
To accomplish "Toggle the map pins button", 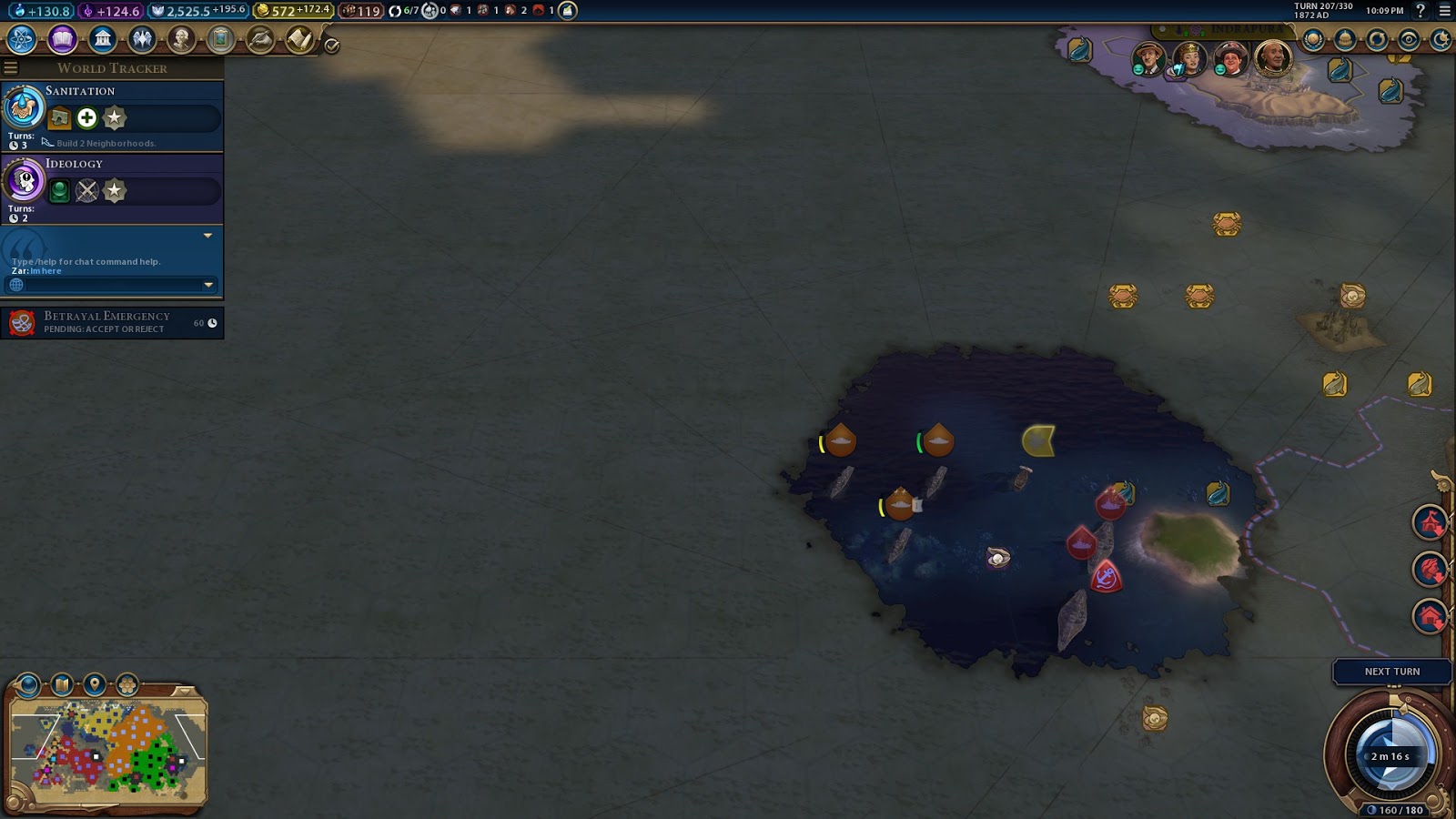I will point(95,683).
